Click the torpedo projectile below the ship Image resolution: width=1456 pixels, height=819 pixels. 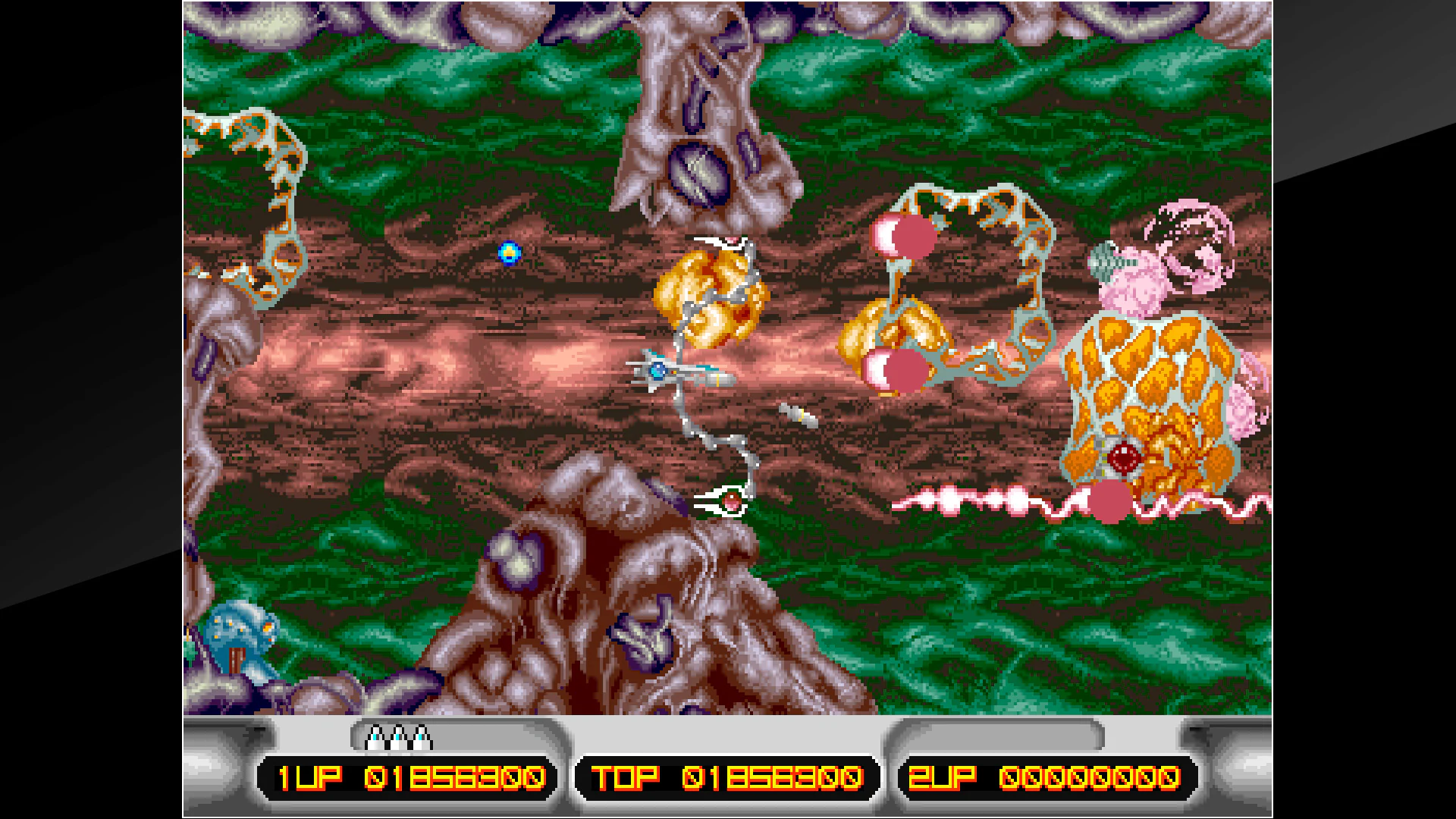pyautogui.click(x=796, y=416)
